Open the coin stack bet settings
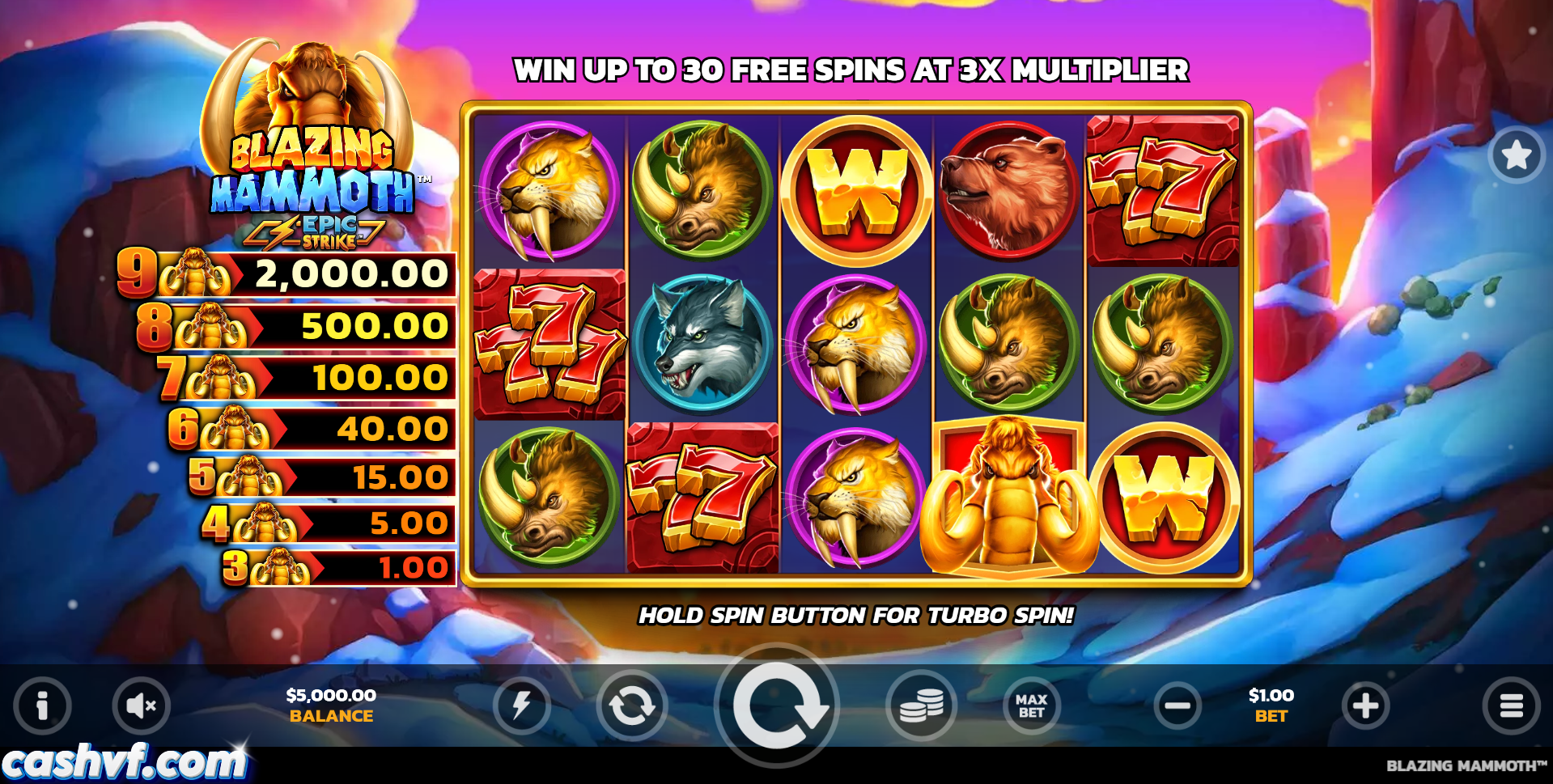1553x784 pixels. coord(922,706)
